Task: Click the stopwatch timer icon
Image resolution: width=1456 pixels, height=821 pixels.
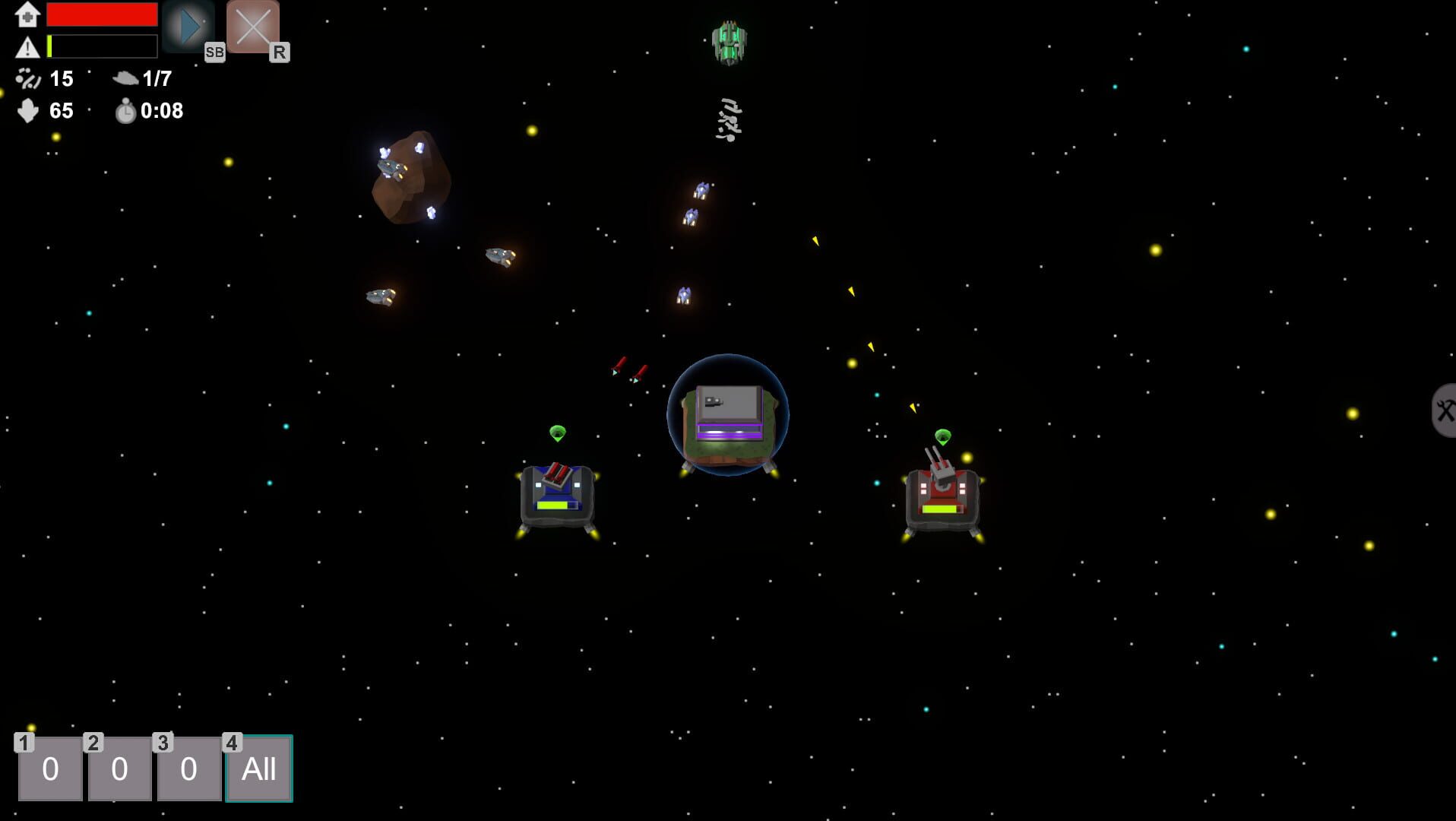Action: 126,111
